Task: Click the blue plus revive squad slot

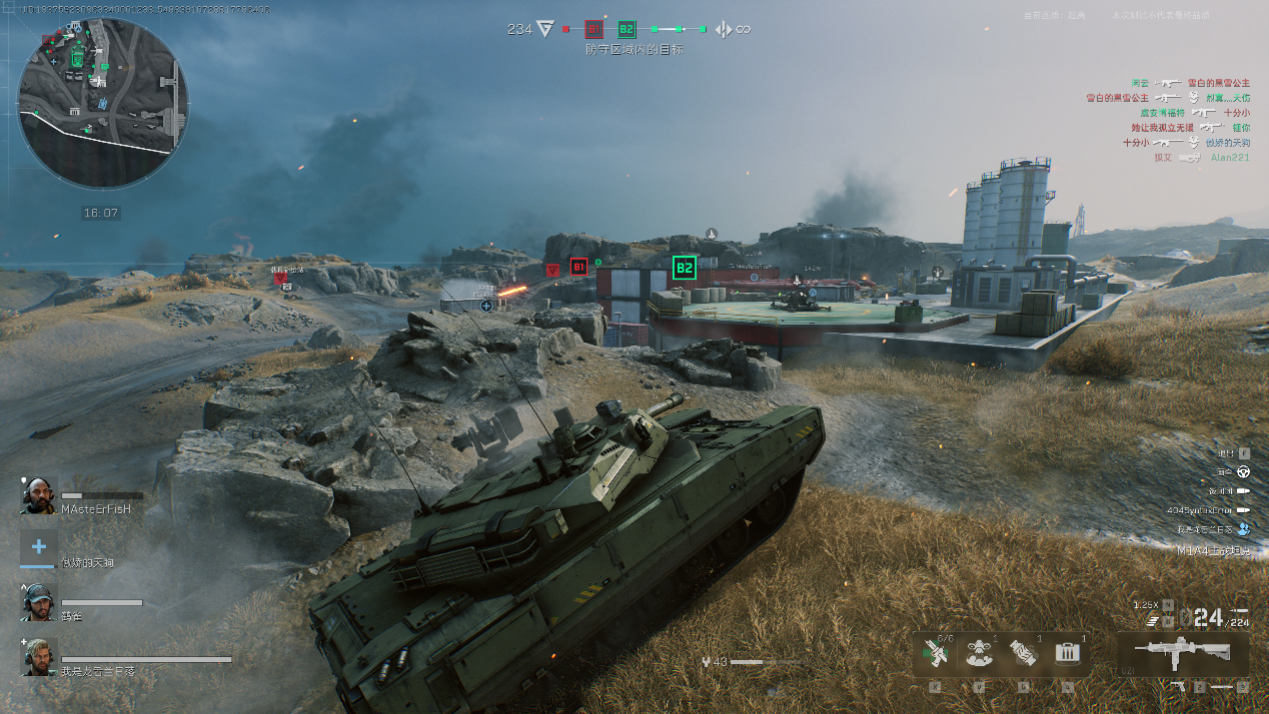Action: click(x=38, y=548)
